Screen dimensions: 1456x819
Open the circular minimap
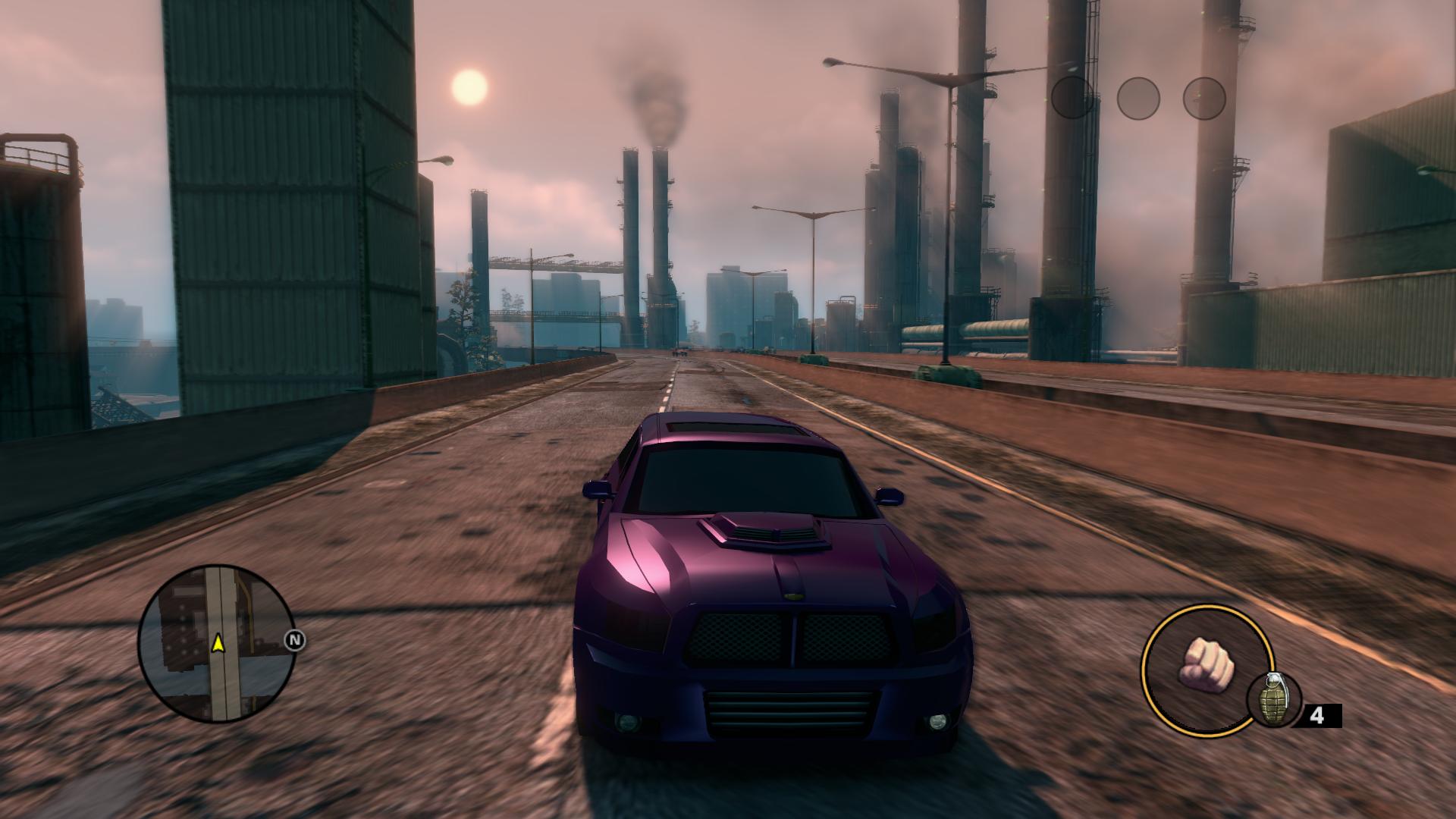click(x=215, y=643)
